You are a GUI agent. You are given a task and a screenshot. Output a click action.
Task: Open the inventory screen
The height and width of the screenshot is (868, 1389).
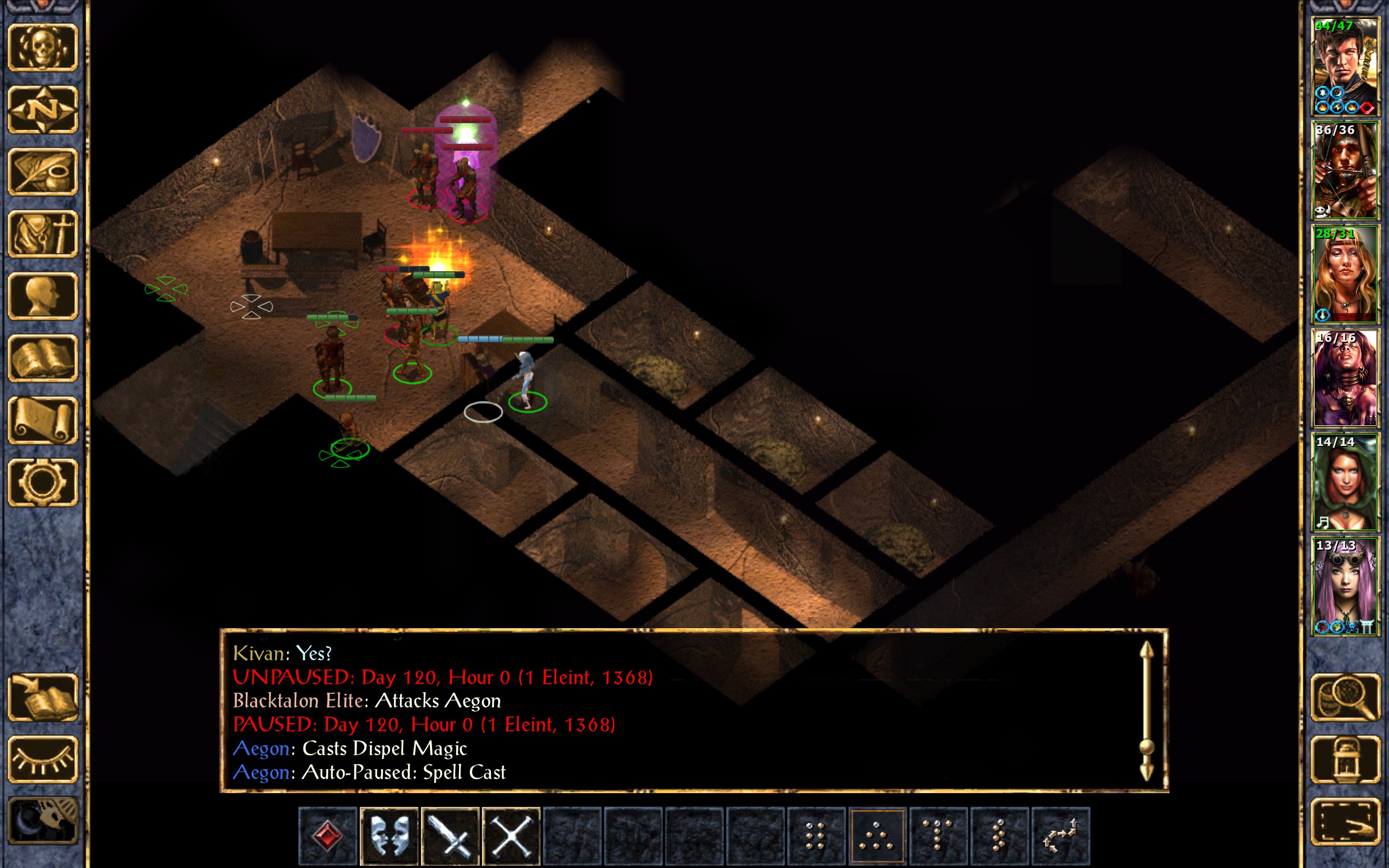[43, 234]
